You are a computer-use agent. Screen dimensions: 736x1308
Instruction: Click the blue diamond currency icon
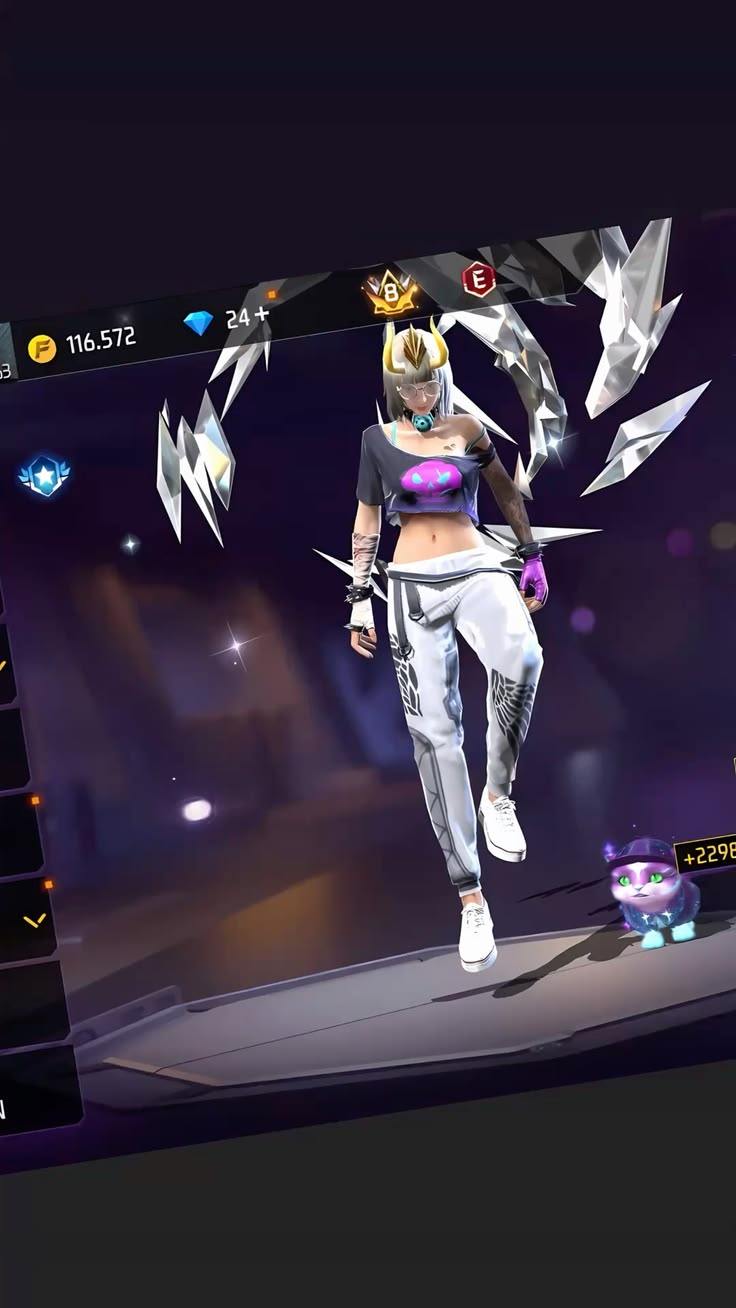coord(198,323)
